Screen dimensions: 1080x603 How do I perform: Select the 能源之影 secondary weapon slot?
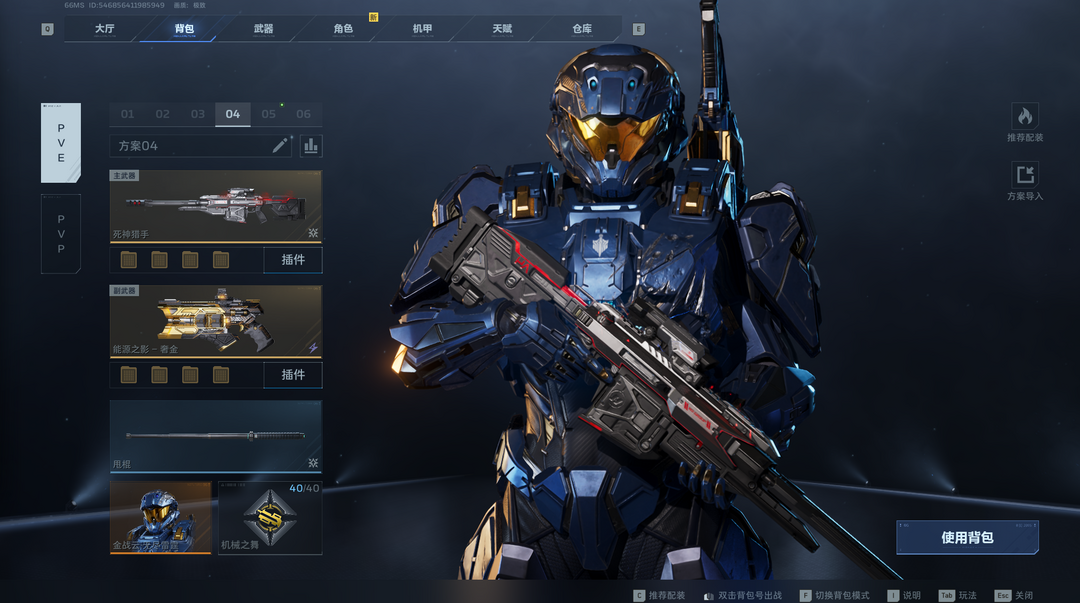(215, 321)
